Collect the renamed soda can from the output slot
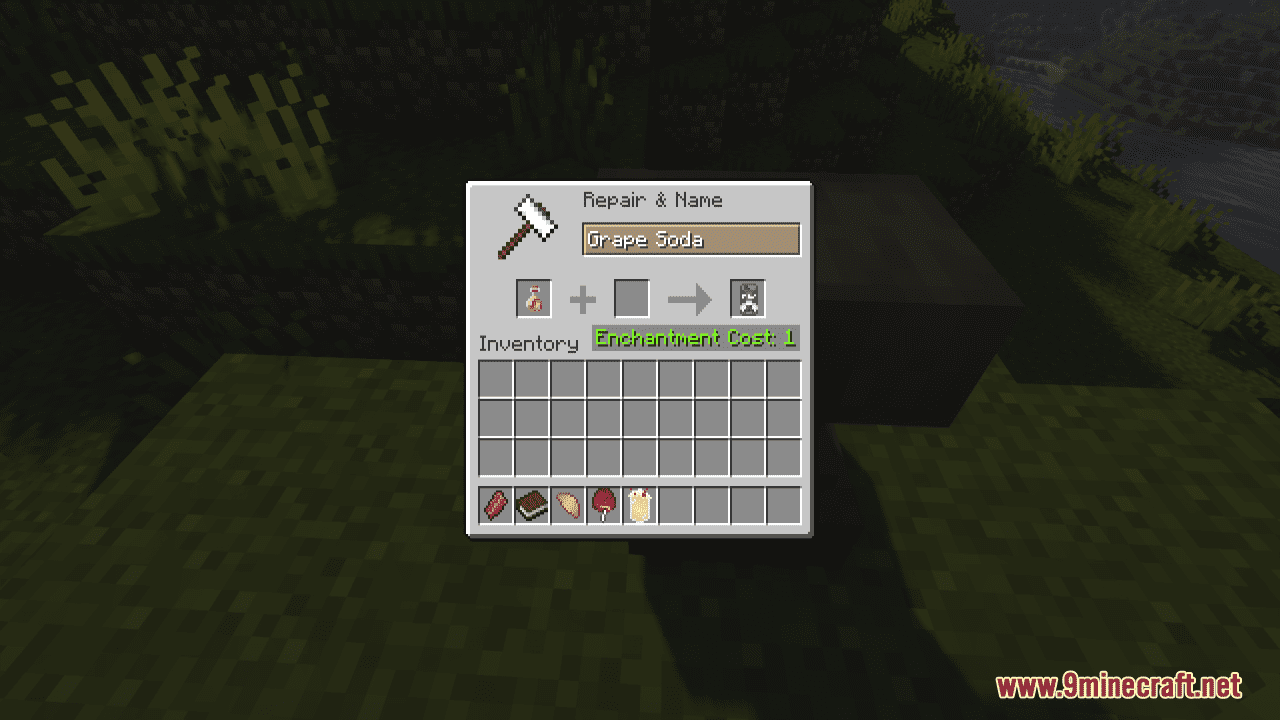The height and width of the screenshot is (720, 1280). pyautogui.click(x=746, y=298)
